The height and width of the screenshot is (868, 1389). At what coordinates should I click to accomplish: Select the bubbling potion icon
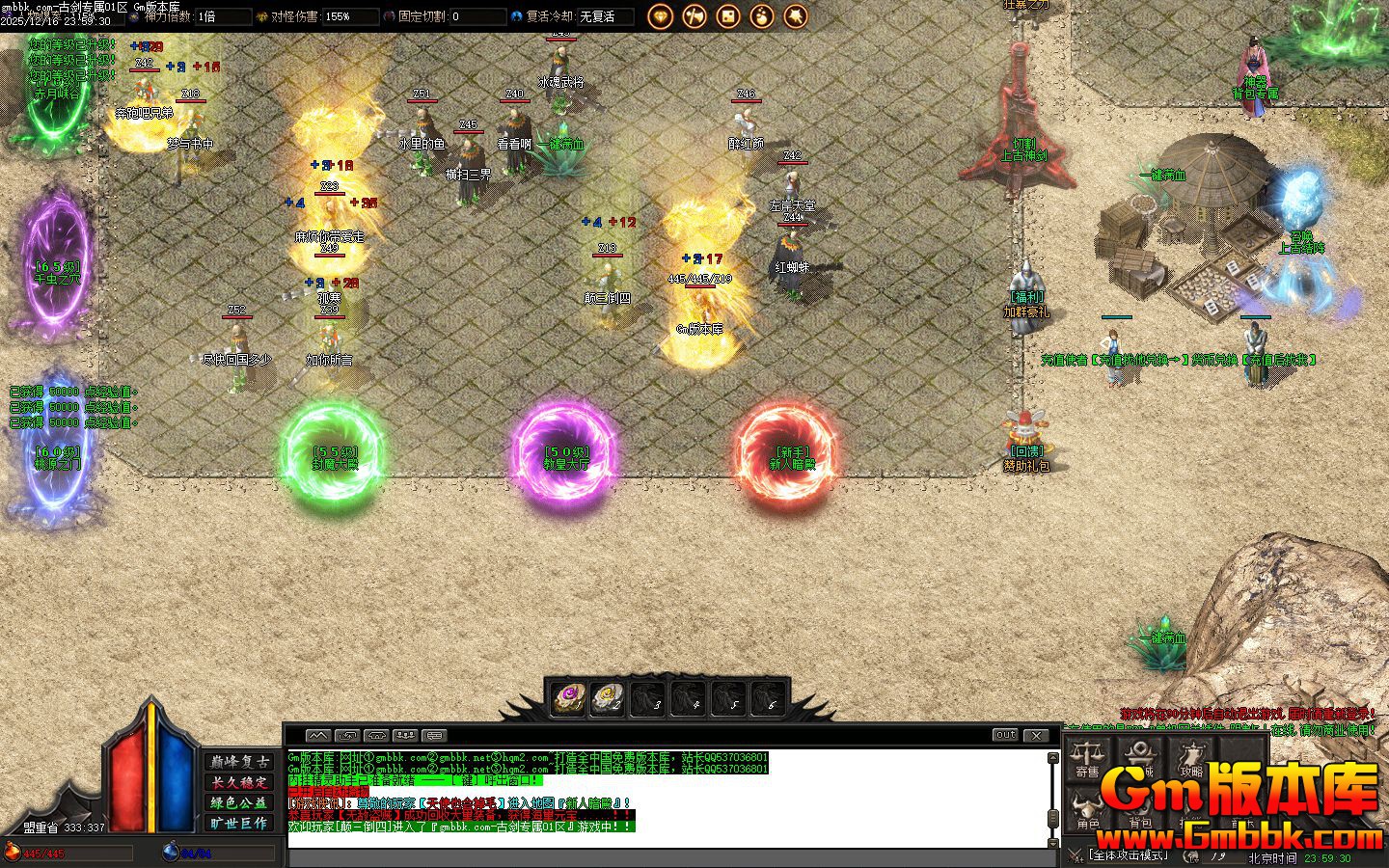[x=762, y=16]
